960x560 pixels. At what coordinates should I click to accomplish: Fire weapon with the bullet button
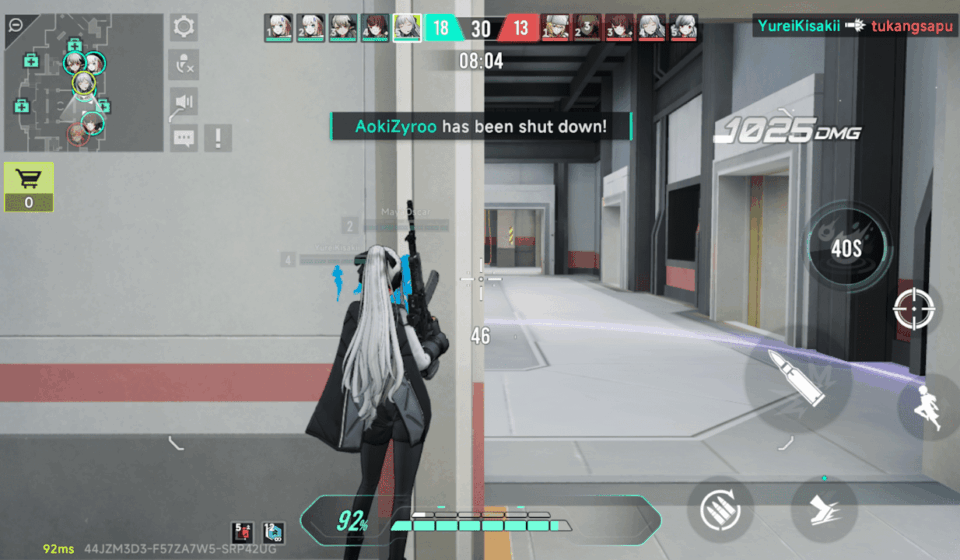tap(797, 379)
